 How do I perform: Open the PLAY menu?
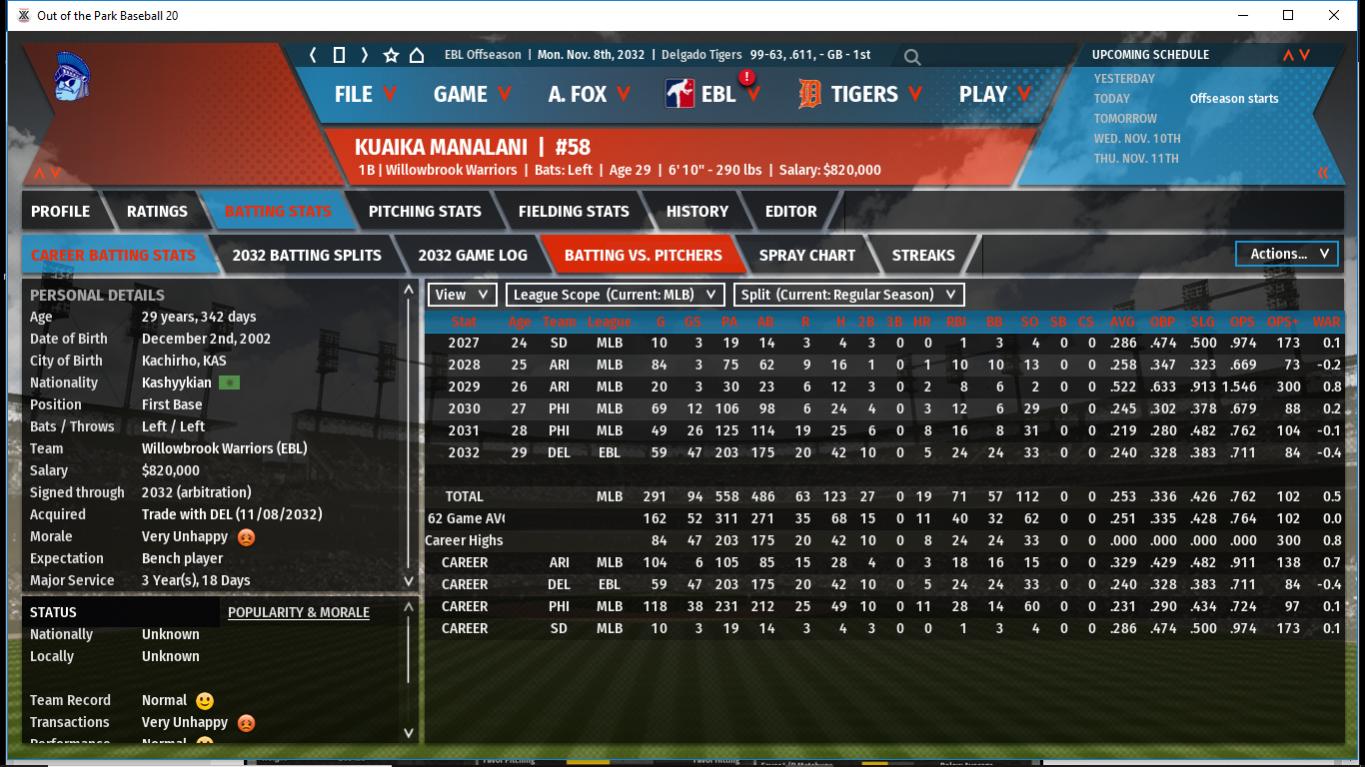(993, 94)
